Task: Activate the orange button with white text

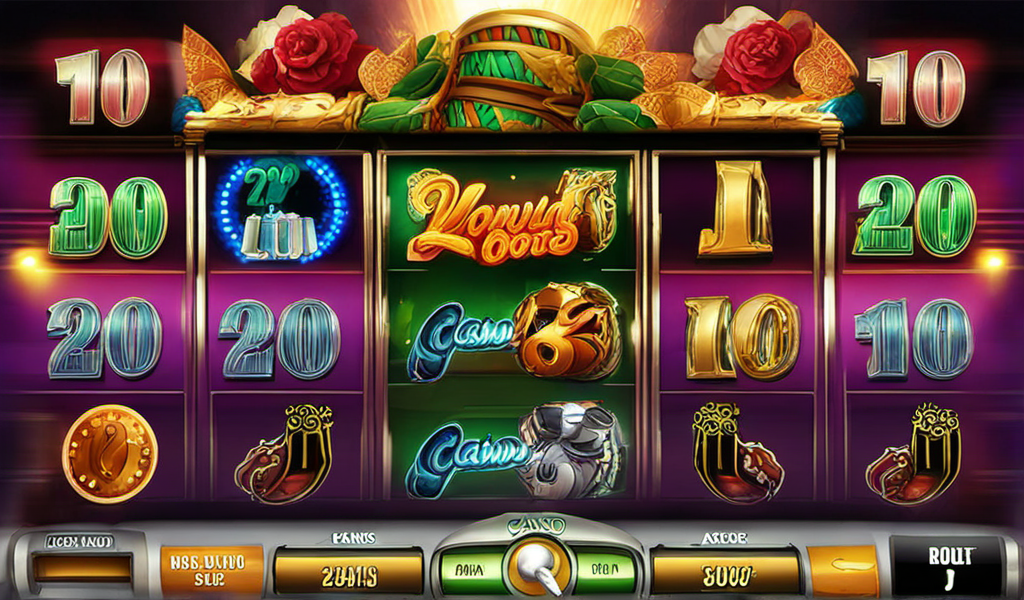Action: coord(211,569)
